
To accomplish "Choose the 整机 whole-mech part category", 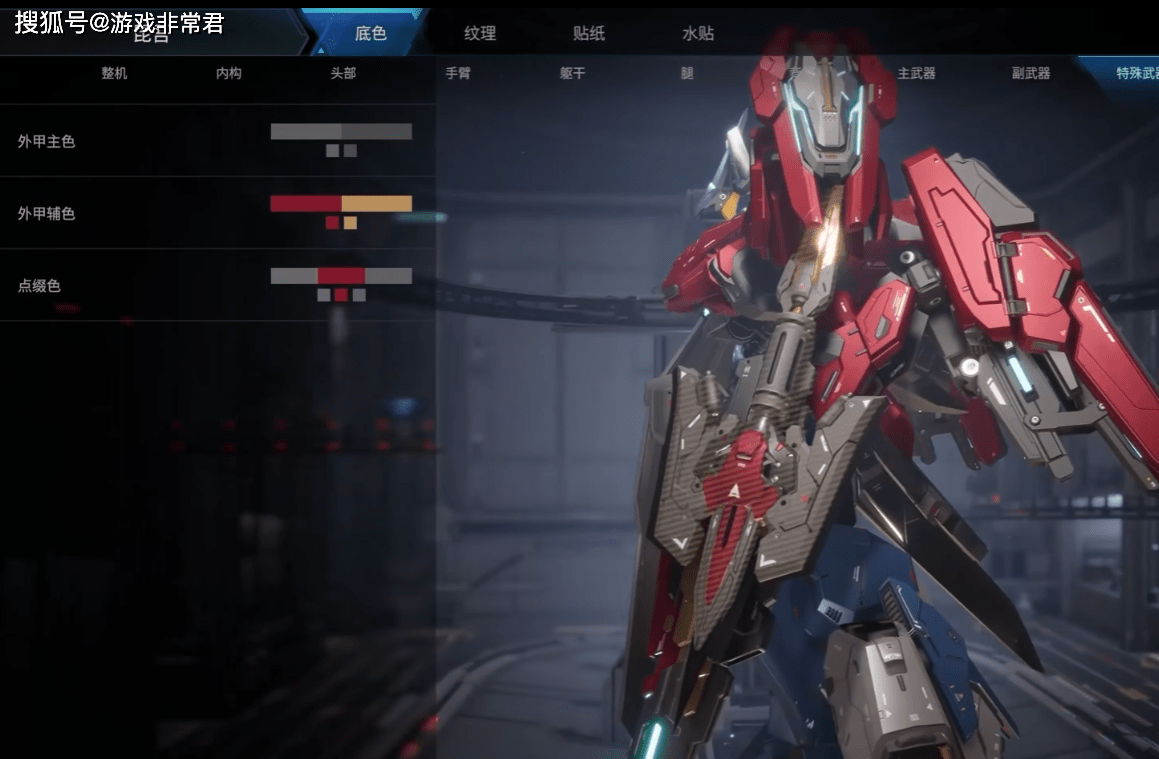I will point(114,73).
